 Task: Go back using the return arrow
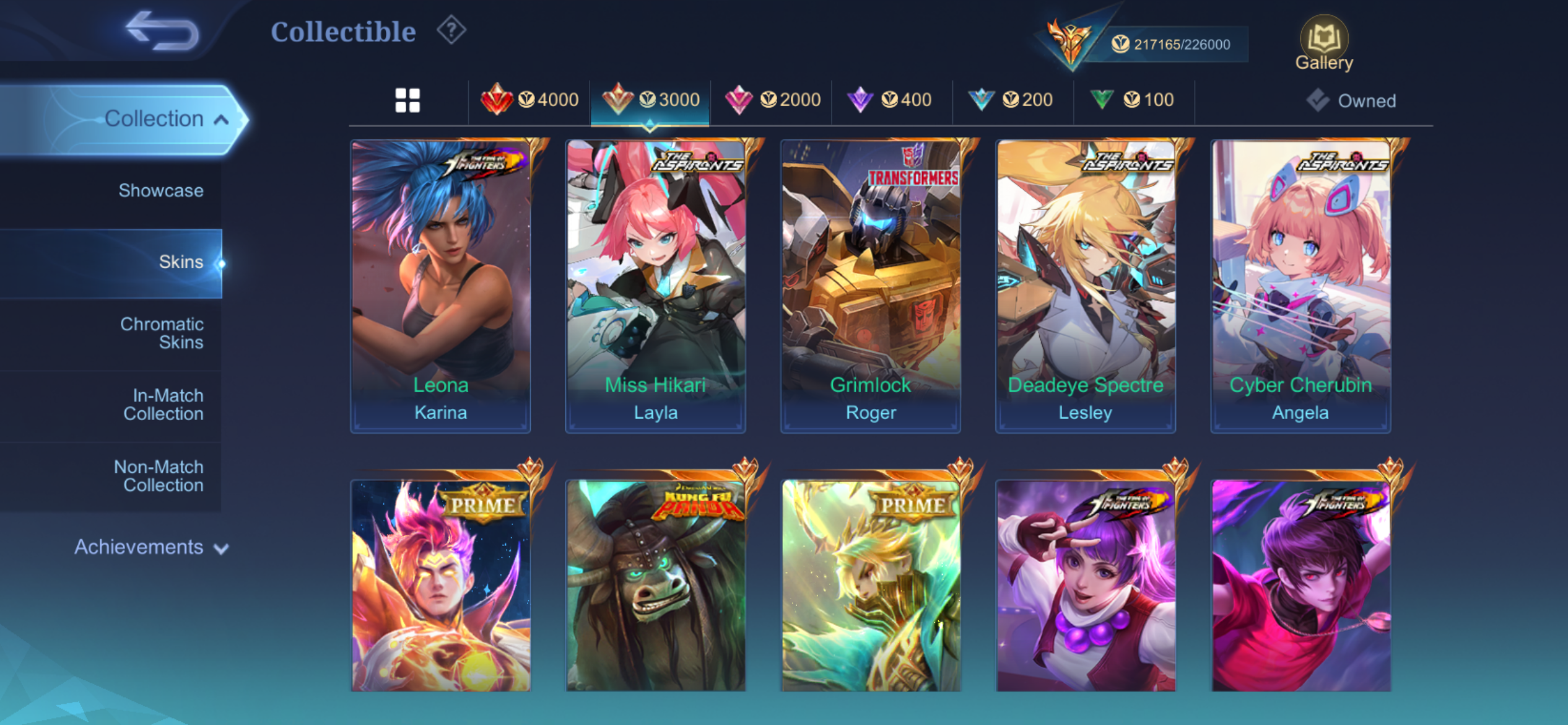coord(162,31)
